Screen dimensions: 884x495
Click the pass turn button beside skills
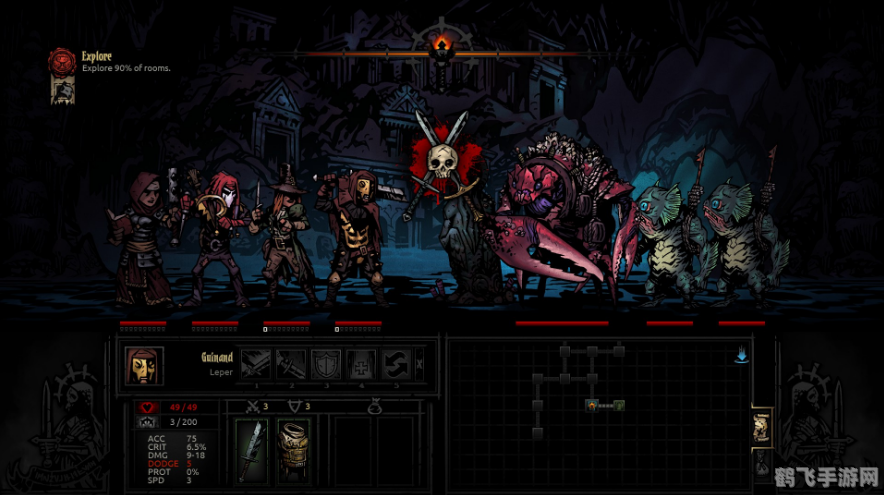[419, 364]
